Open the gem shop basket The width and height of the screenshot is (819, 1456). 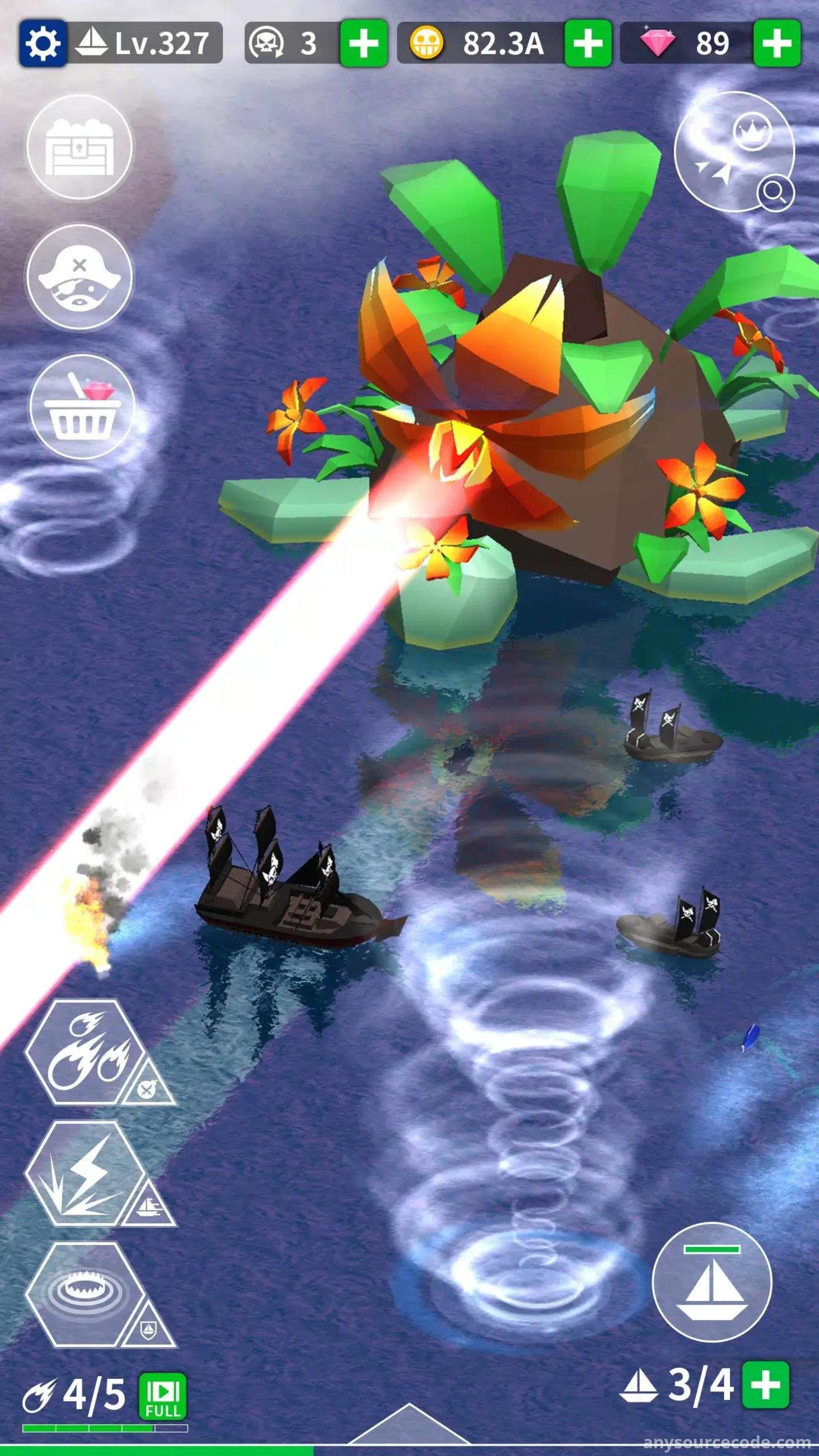(x=82, y=407)
